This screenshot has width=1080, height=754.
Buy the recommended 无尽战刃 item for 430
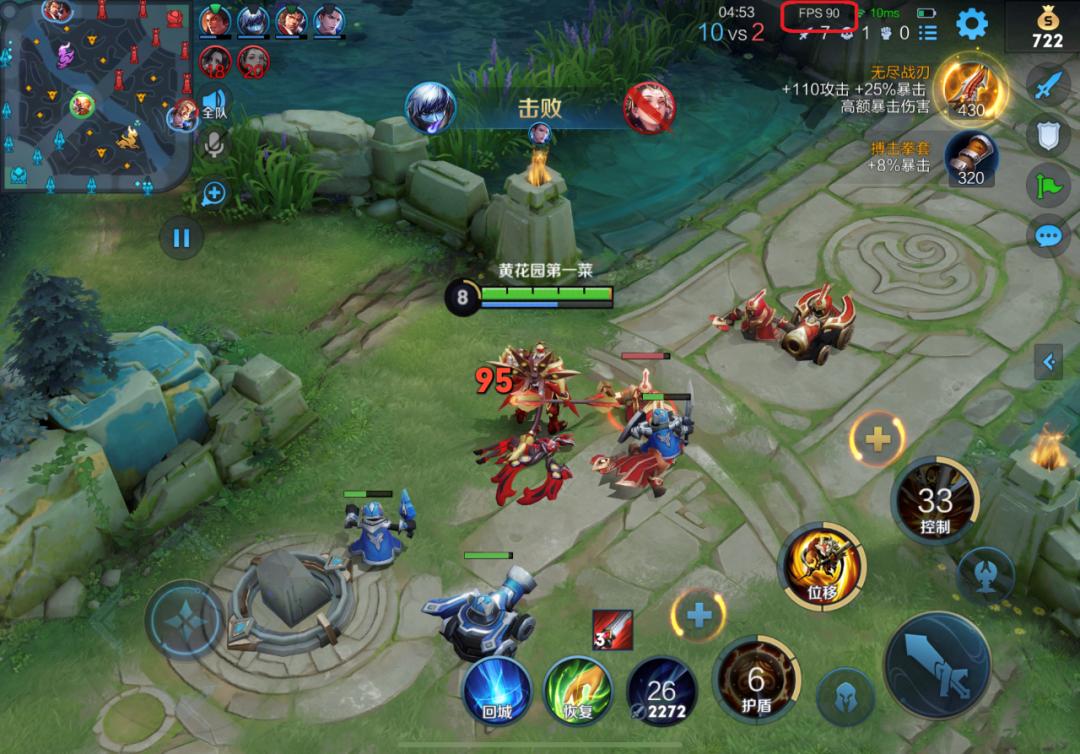(971, 89)
